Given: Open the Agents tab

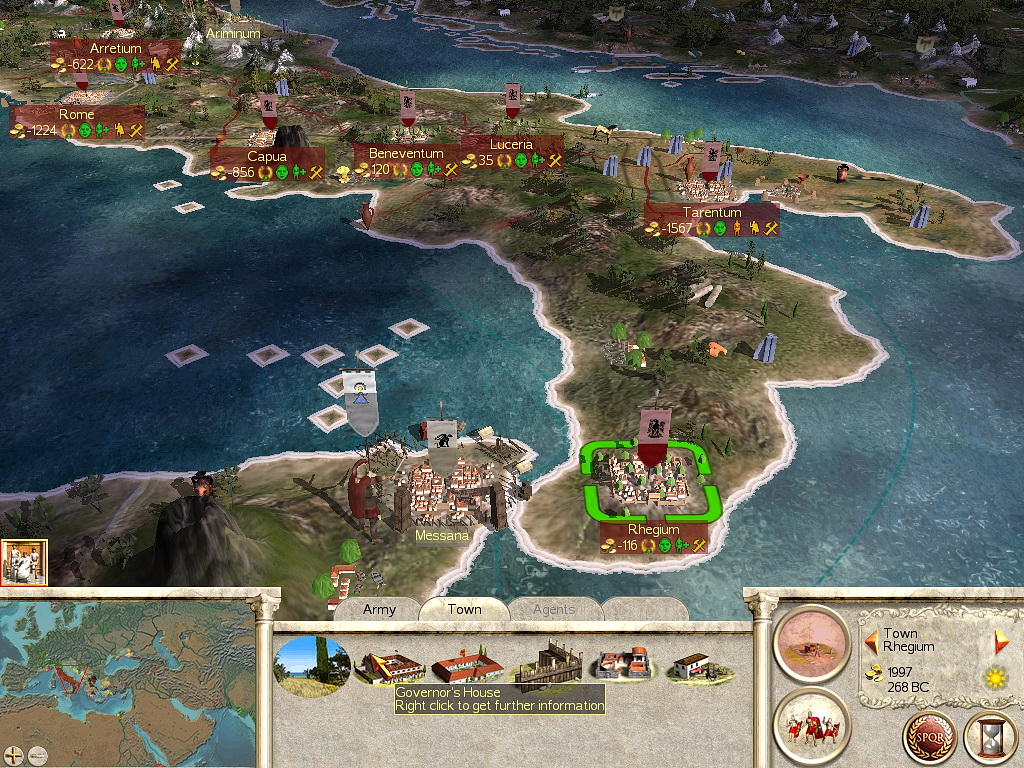Looking at the screenshot, I should [x=553, y=609].
